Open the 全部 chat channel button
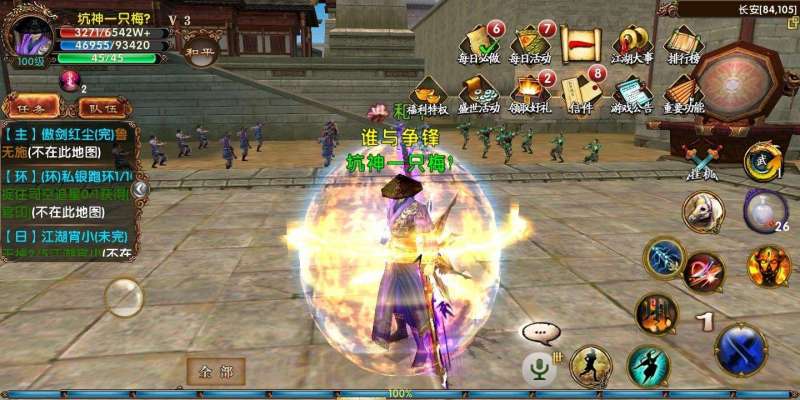The width and height of the screenshot is (800, 400). click(x=215, y=372)
